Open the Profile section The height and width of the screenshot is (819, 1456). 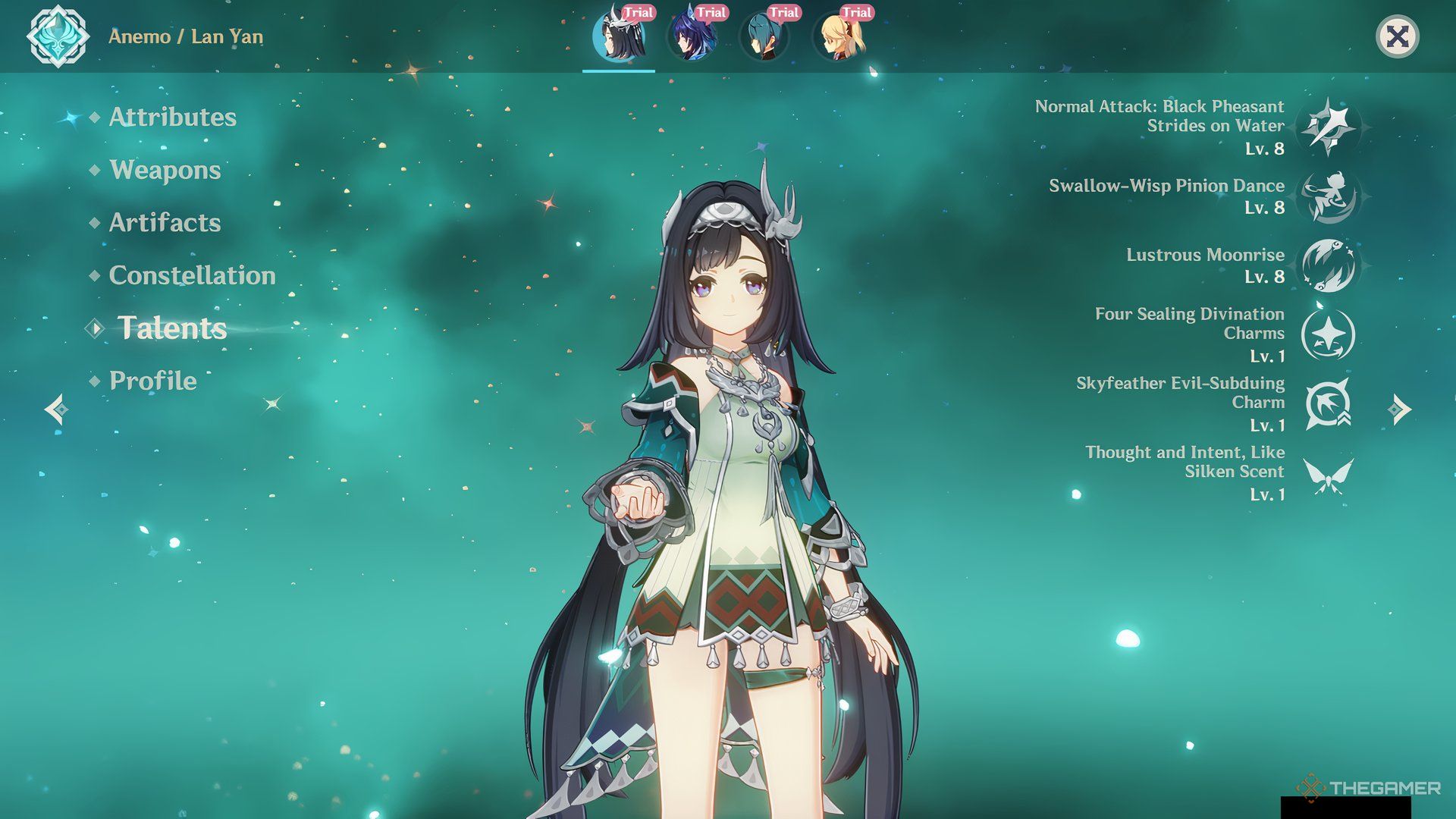point(152,381)
